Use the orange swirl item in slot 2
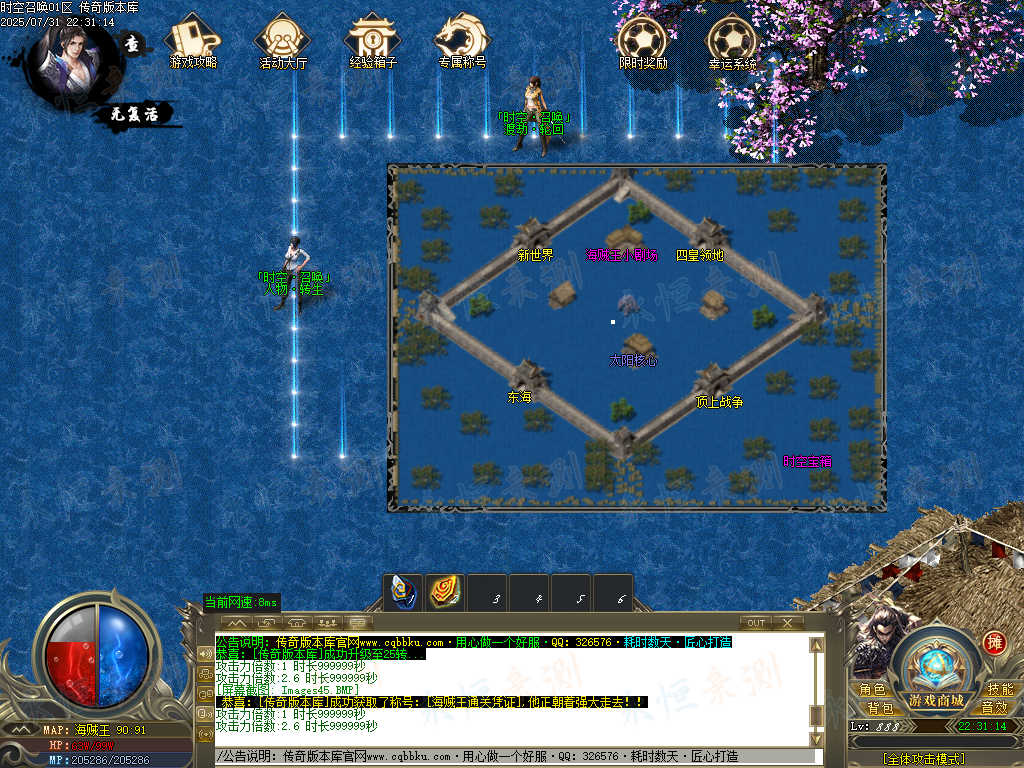Screen dimensions: 1024x768 tap(445, 593)
